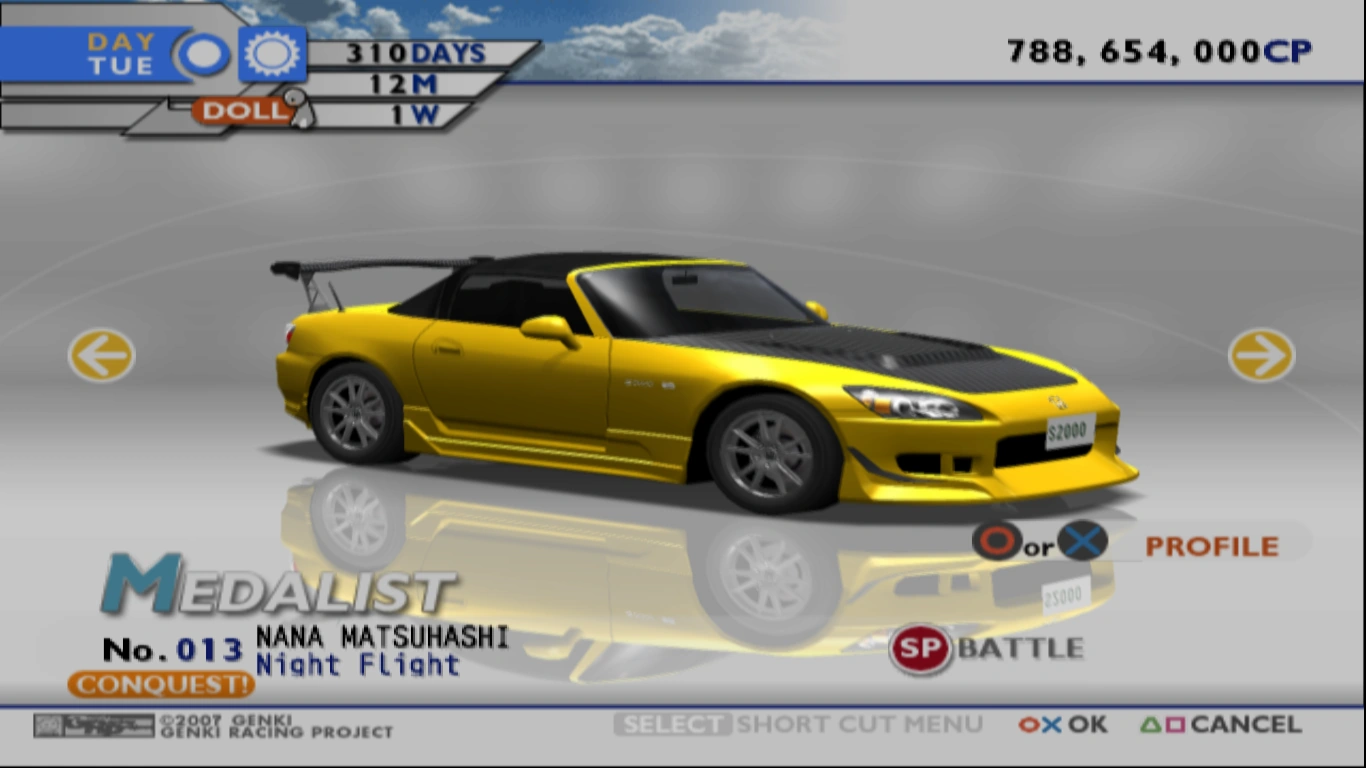Open the rival's PROFILE
The width and height of the screenshot is (1366, 768).
pyautogui.click(x=1212, y=546)
